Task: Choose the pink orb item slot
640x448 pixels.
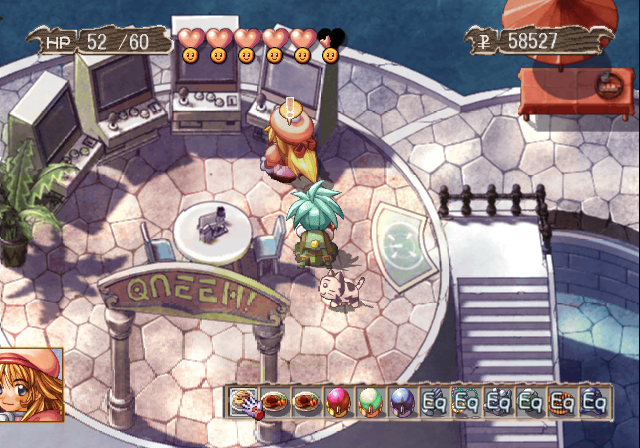Action: 338,401
